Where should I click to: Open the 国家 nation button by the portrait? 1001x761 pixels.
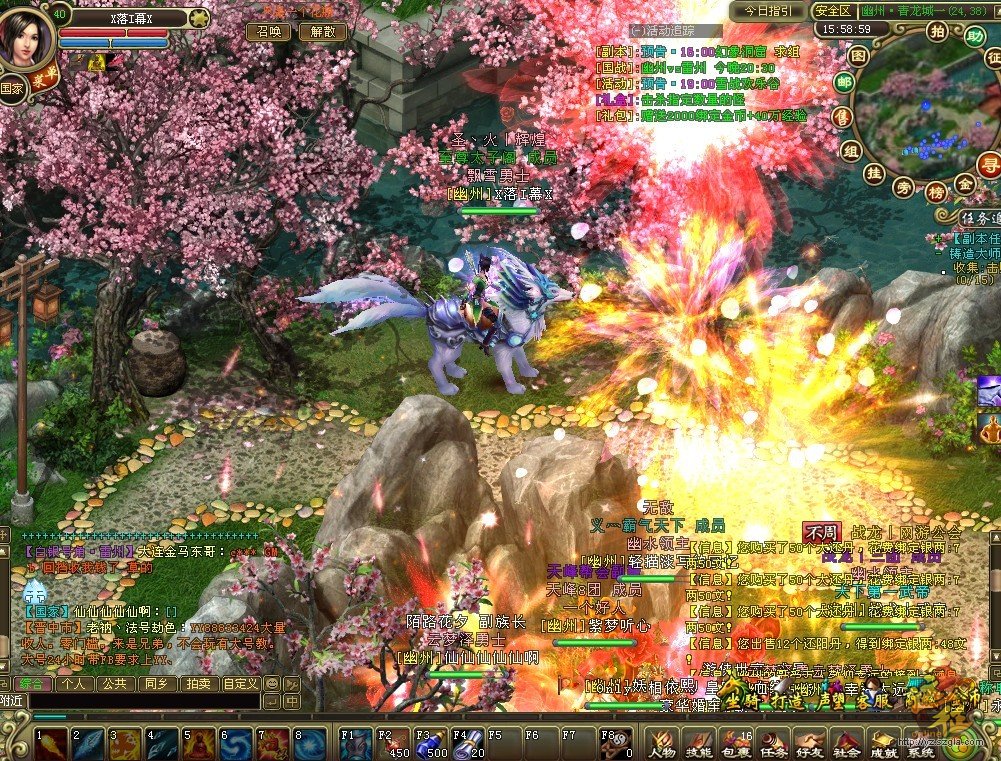(x=12, y=87)
